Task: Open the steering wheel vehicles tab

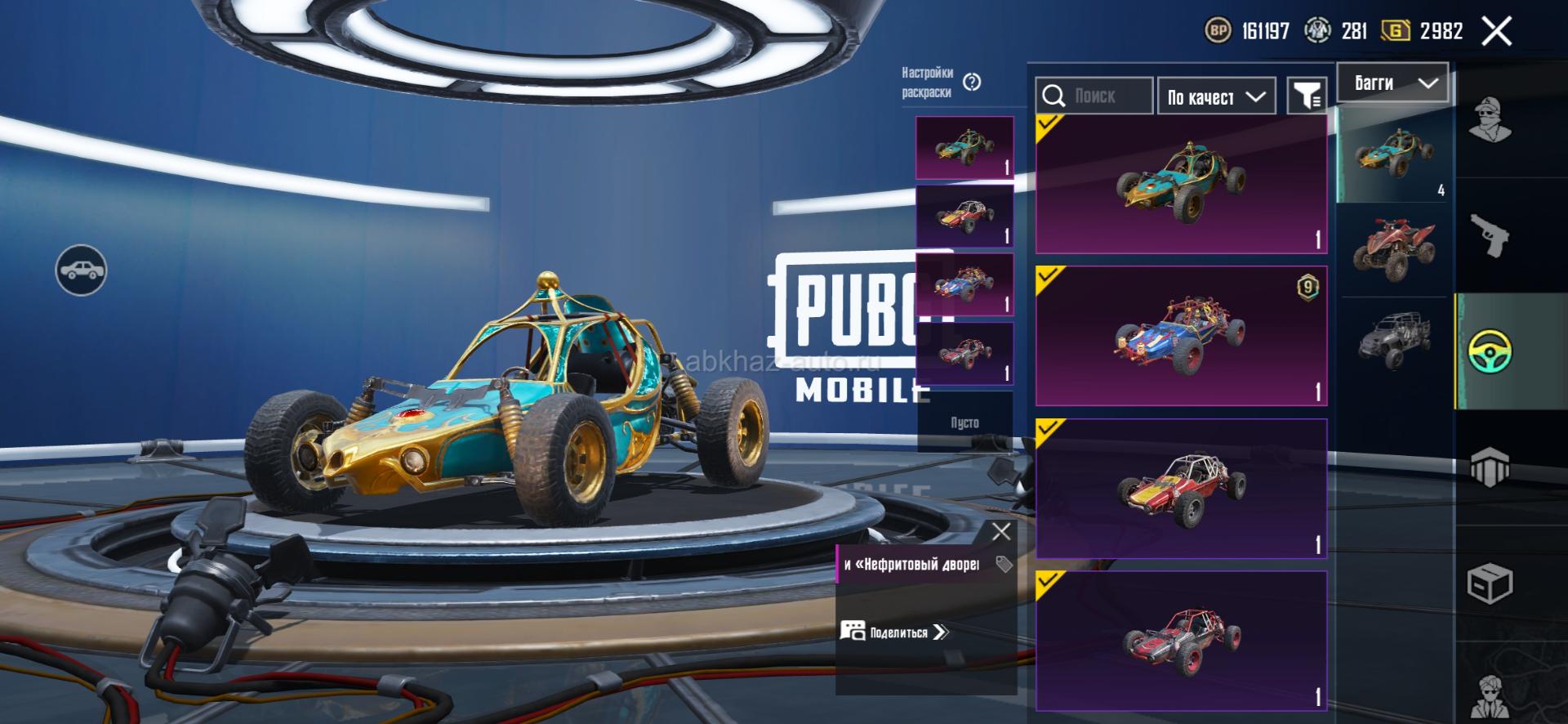Action: click(1490, 351)
